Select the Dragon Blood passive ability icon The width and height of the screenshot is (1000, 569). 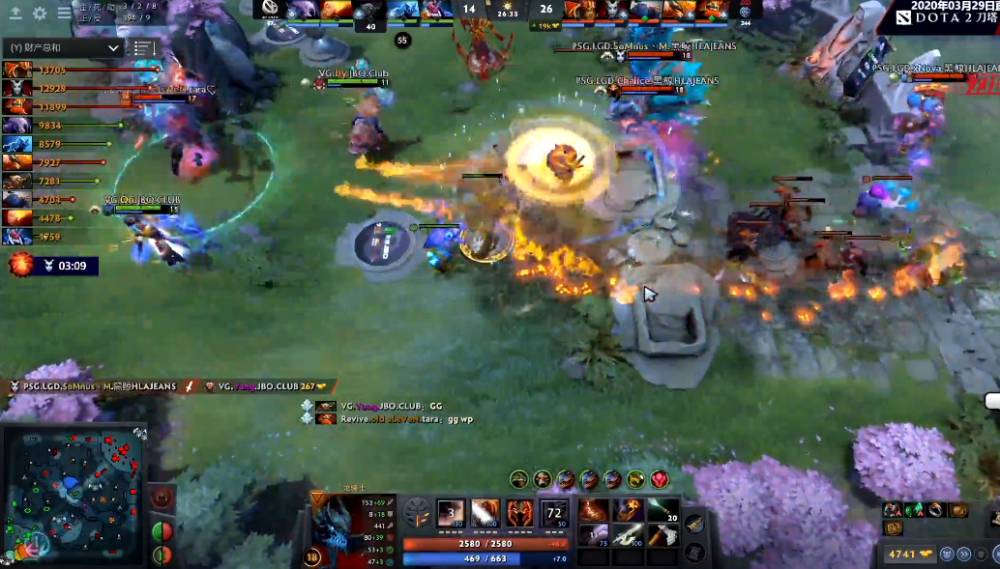(520, 514)
